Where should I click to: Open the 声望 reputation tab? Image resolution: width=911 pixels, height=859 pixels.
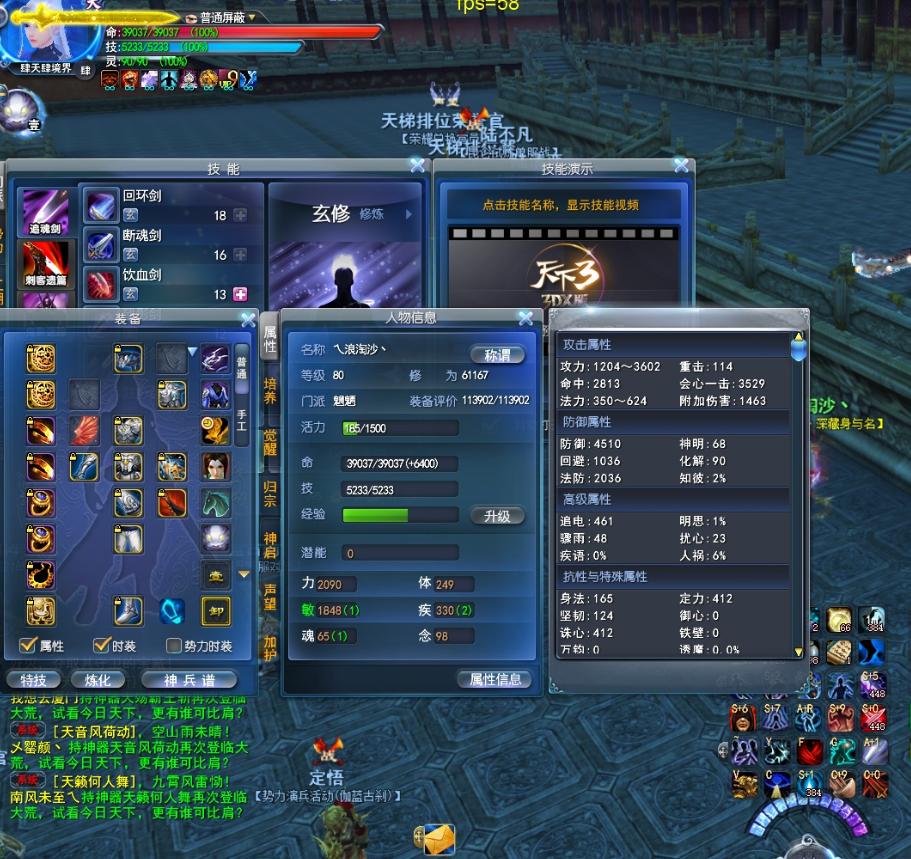[x=270, y=597]
